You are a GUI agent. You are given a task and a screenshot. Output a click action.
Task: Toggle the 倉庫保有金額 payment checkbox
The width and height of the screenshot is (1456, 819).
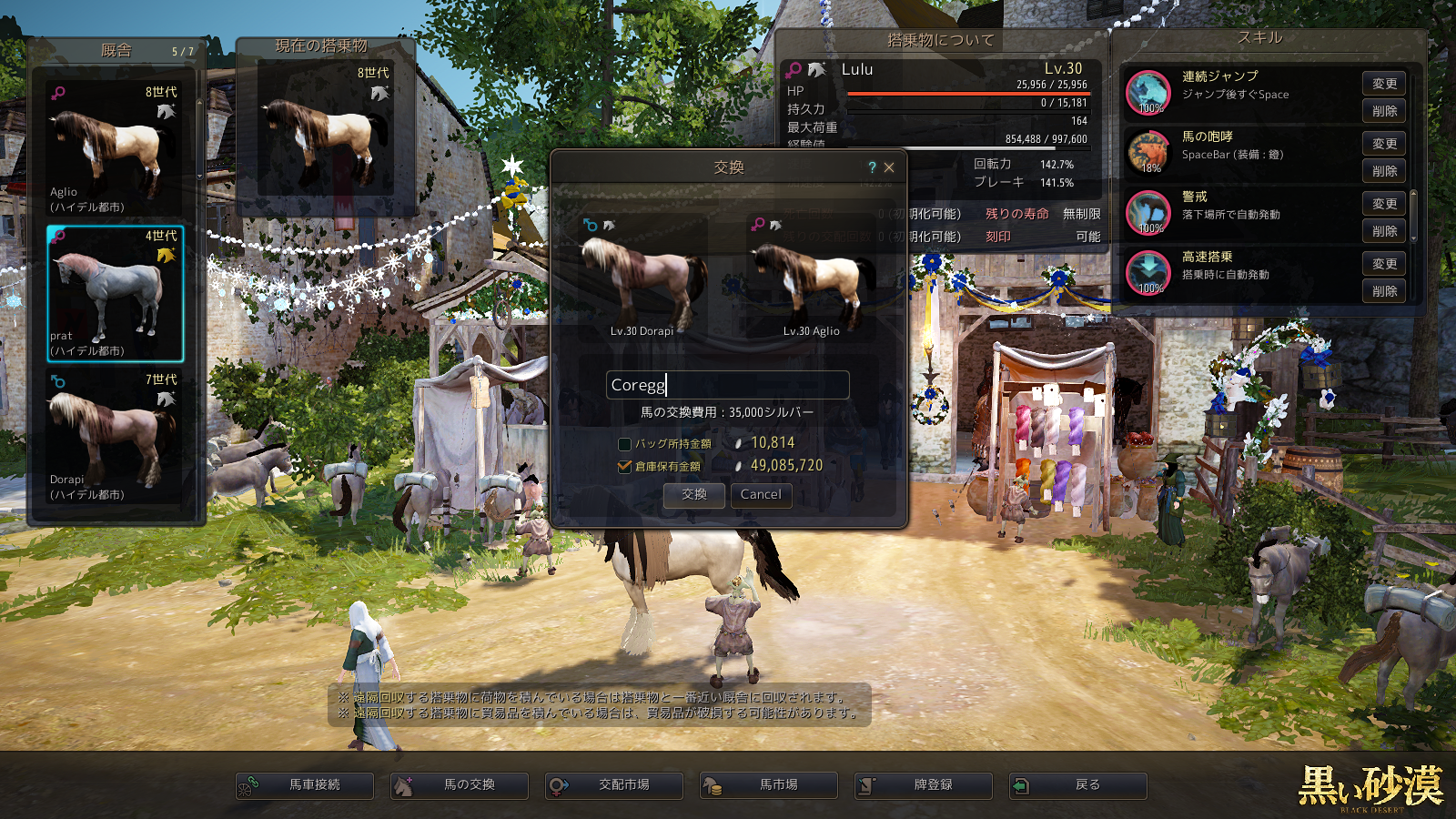[x=624, y=466]
